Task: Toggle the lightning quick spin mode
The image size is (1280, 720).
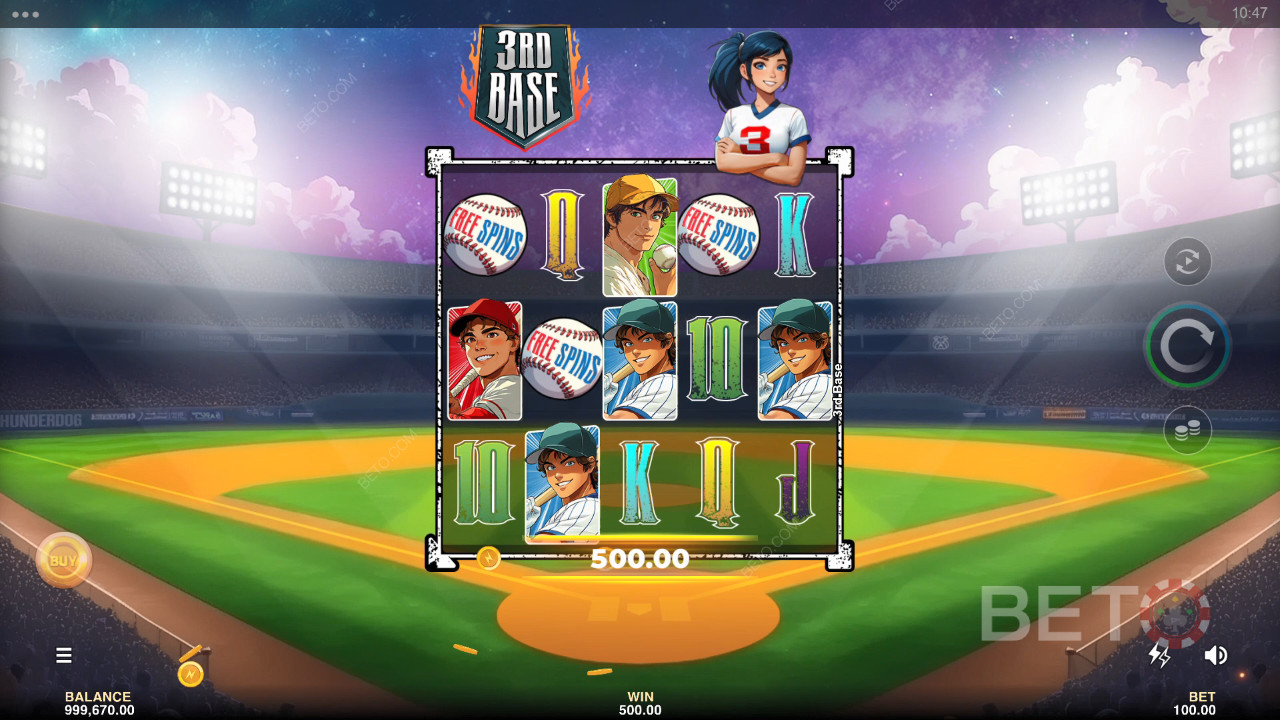Action: click(1159, 655)
